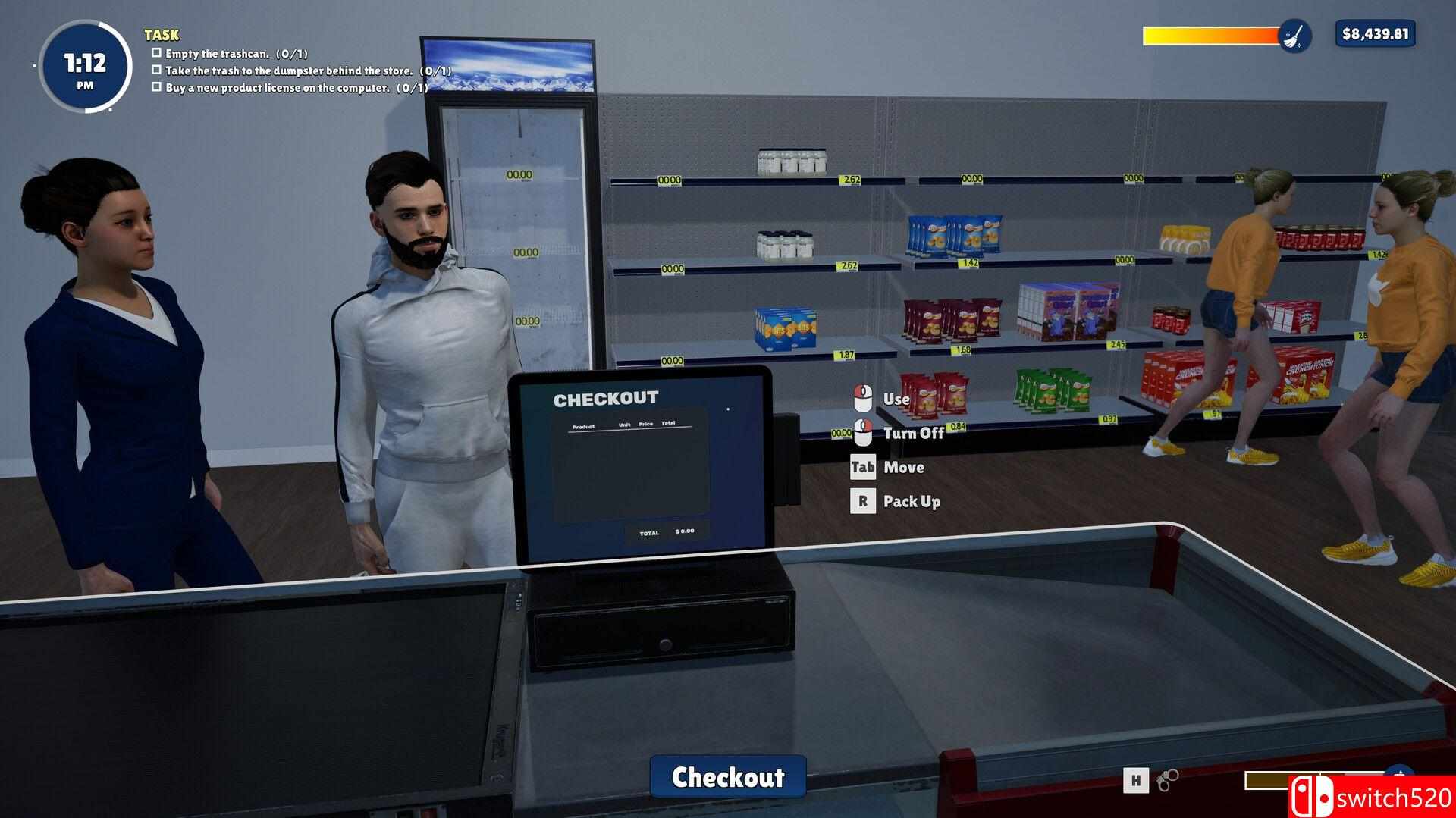Screen dimensions: 1456x818
Task: Select the broom cleanliness icon
Action: 1296,35
